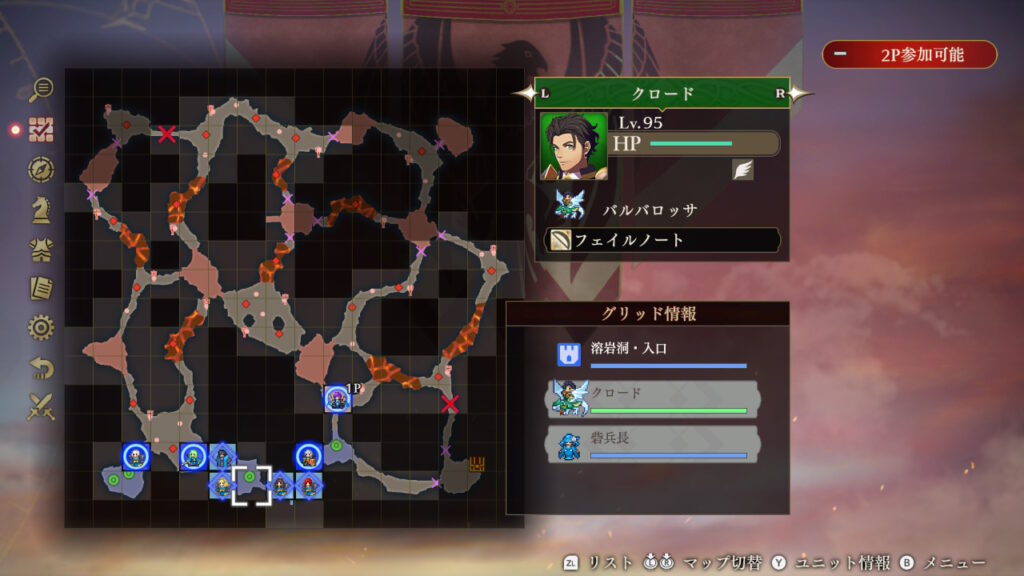Viewport: 1024px width, 576px height.
Task: Click the curved return arrow icon
Action: pyautogui.click(x=41, y=368)
